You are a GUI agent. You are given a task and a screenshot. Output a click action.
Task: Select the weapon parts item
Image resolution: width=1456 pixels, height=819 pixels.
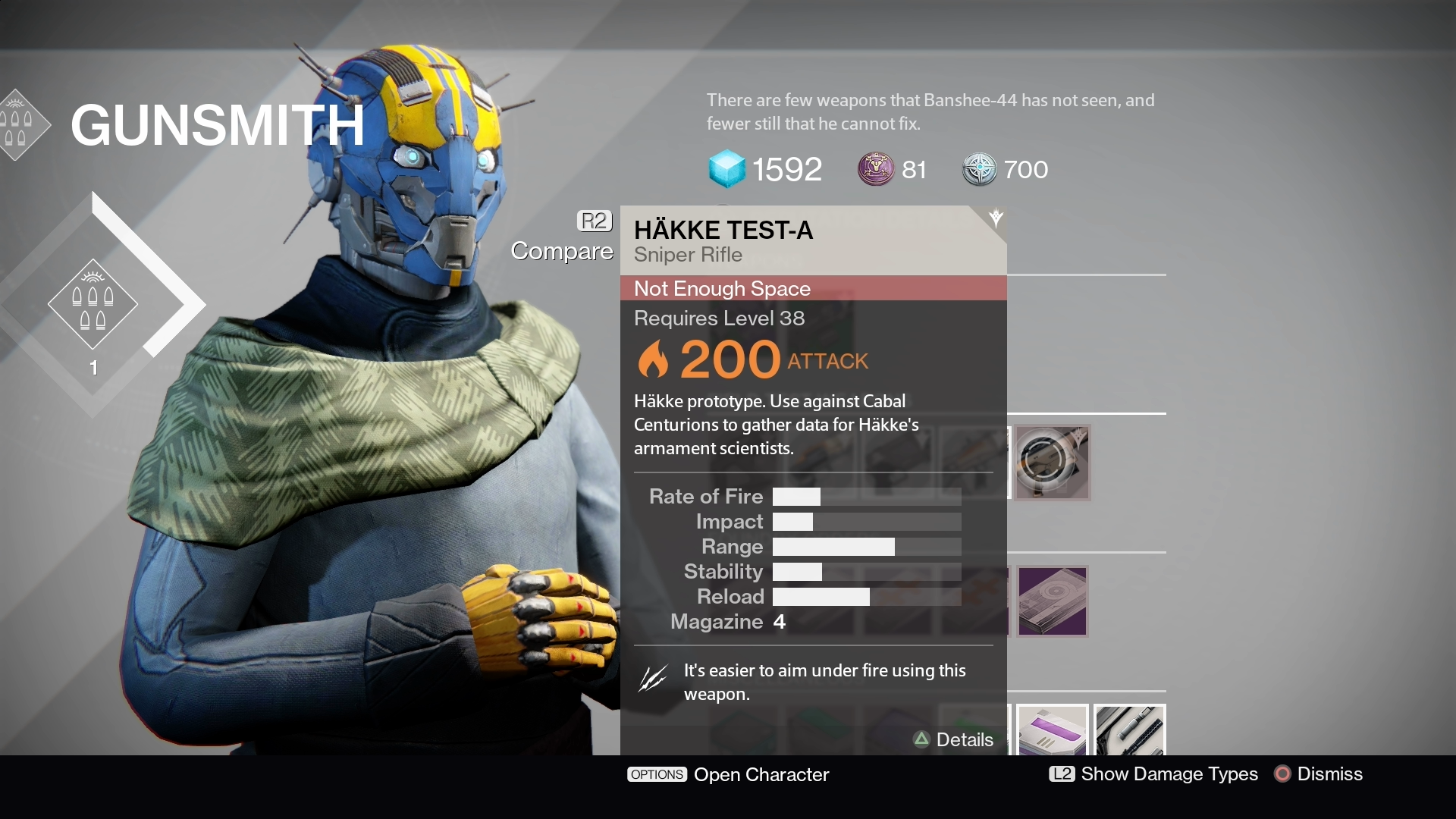click(1129, 731)
